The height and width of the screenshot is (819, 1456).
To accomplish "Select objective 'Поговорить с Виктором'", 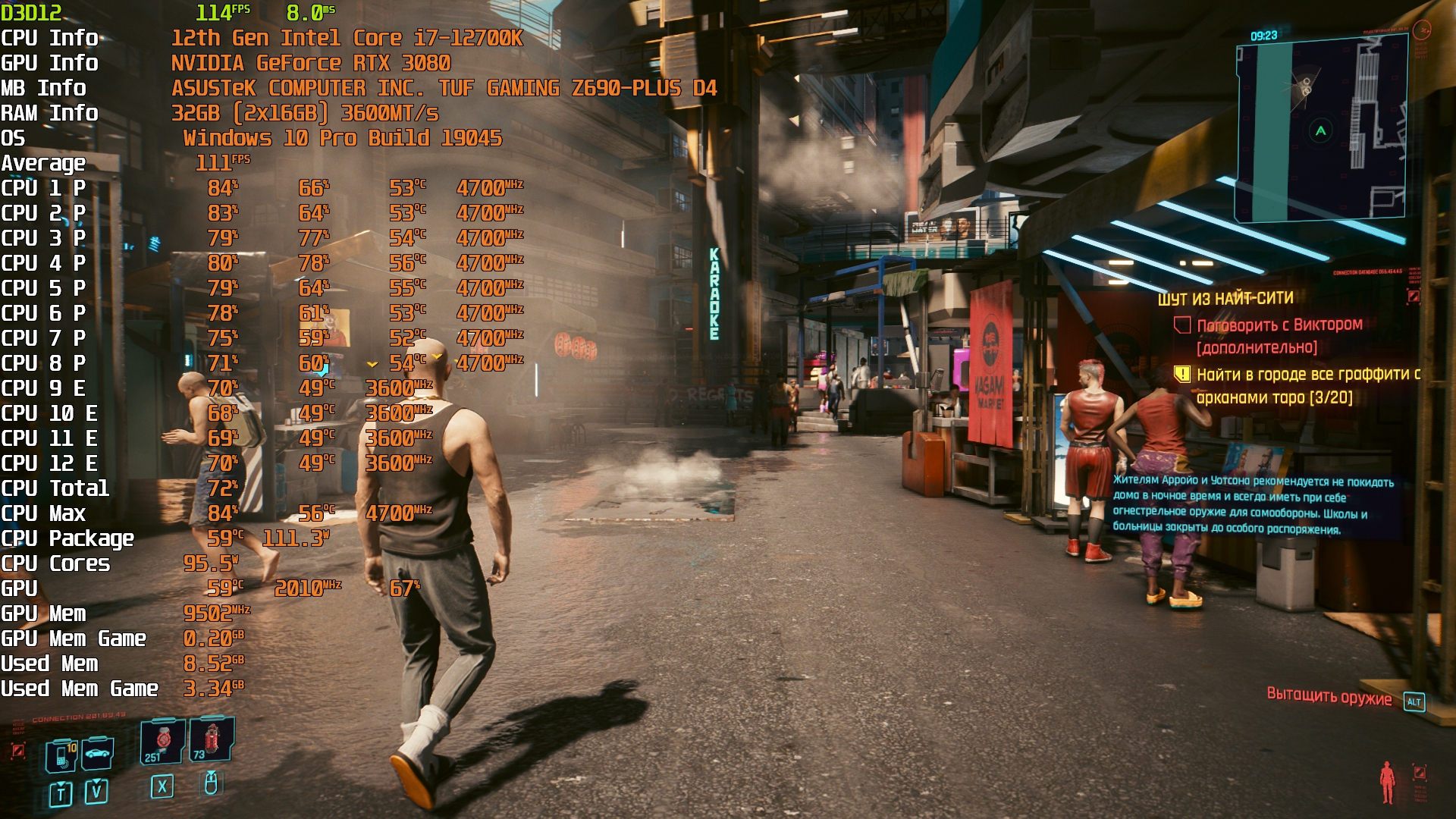I will pos(1279,325).
